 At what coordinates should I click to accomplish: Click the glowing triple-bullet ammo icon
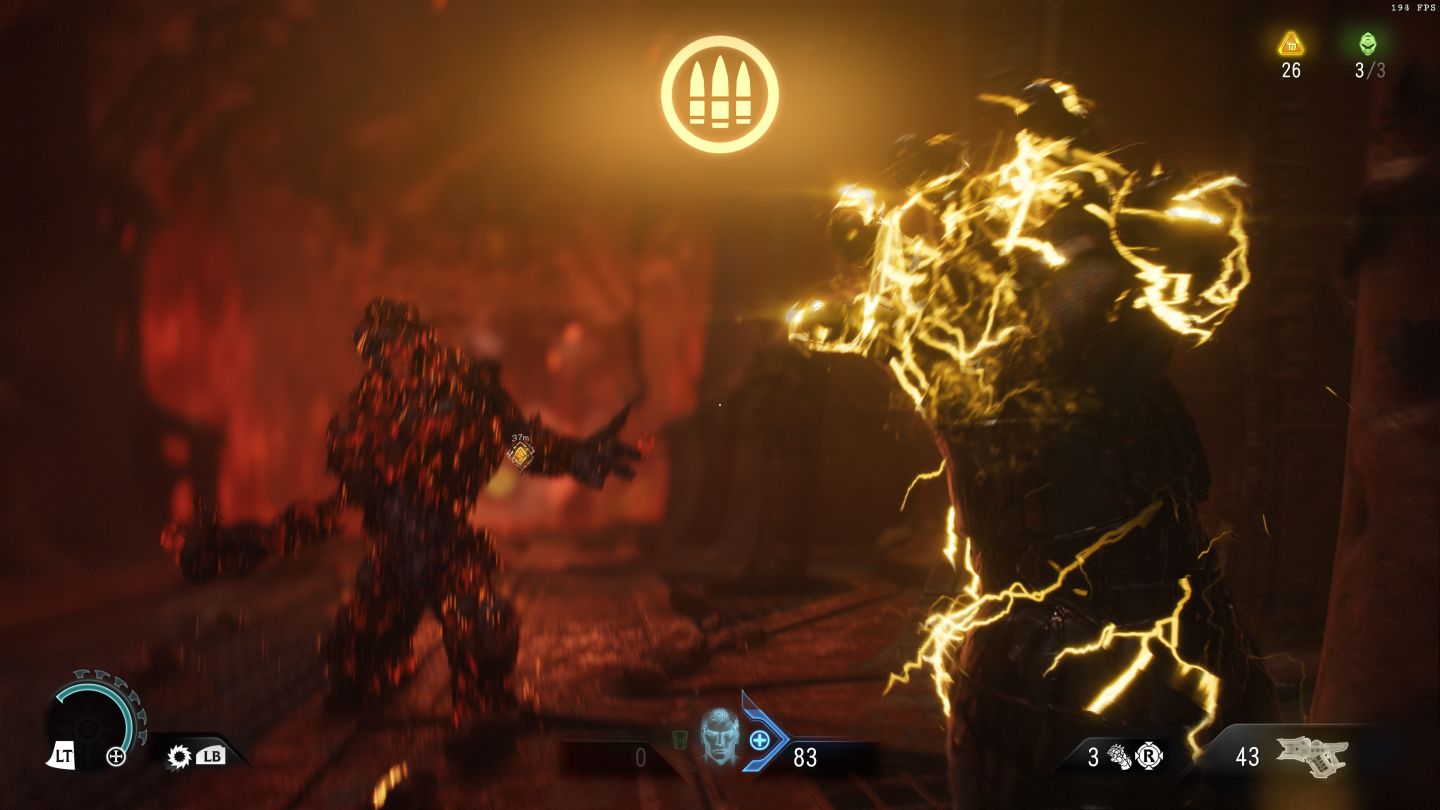point(719,94)
